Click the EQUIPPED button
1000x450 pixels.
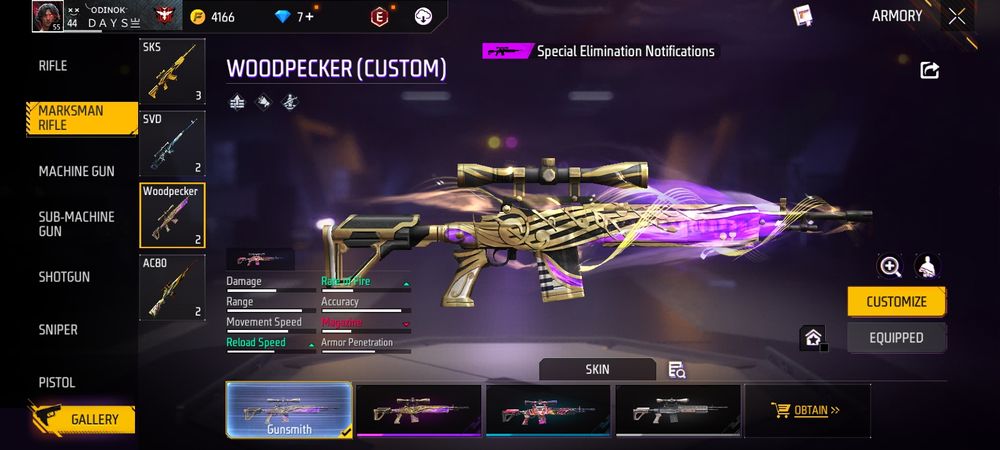click(x=896, y=338)
